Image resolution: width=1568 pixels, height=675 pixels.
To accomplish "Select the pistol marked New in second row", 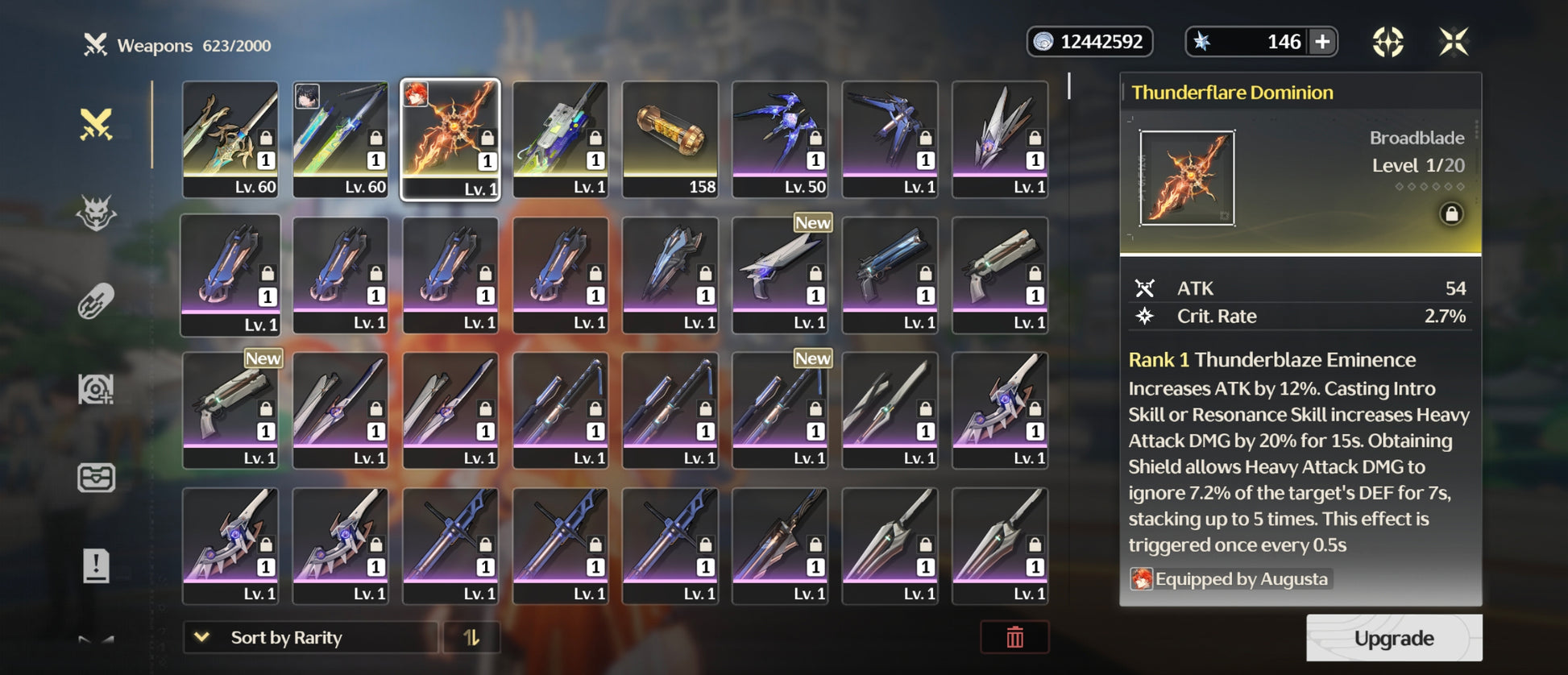I will 780,274.
